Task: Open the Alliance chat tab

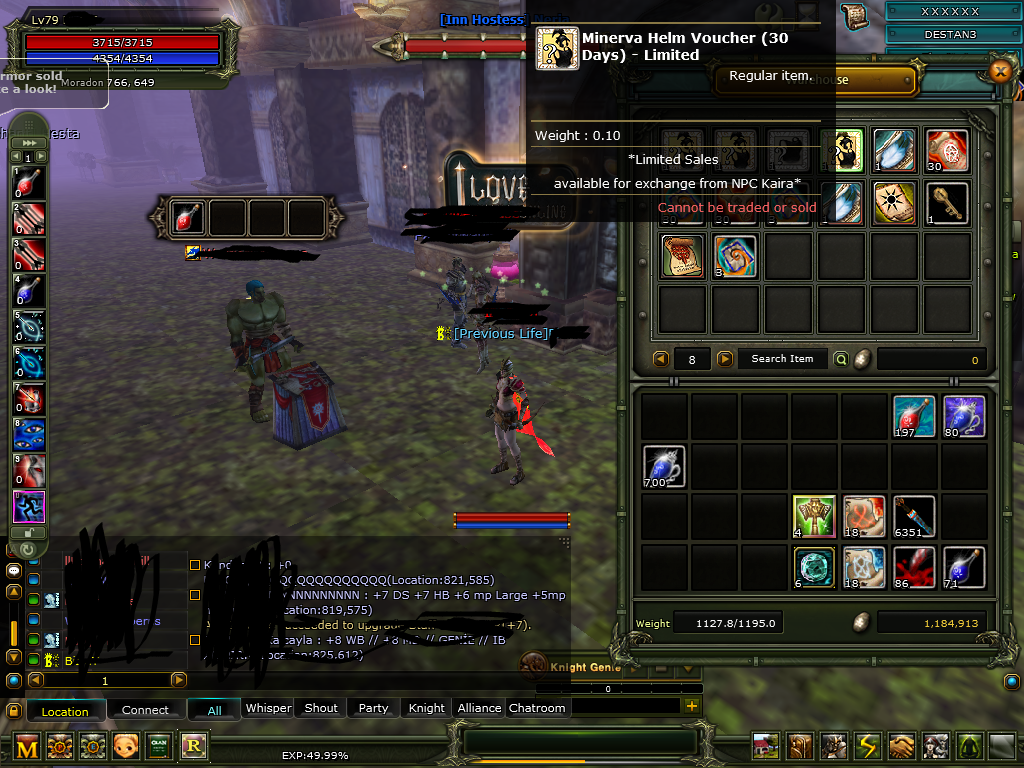Action: click(479, 708)
